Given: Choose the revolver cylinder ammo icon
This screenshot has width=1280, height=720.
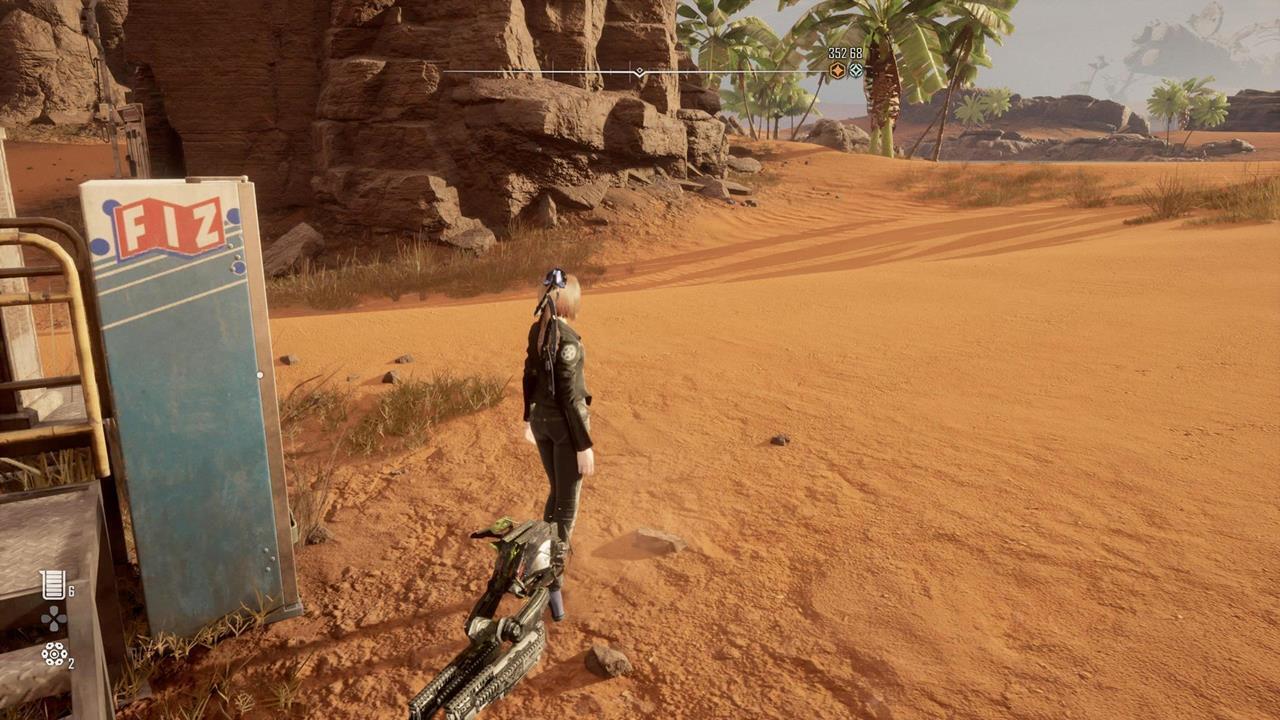Looking at the screenshot, I should (53, 654).
